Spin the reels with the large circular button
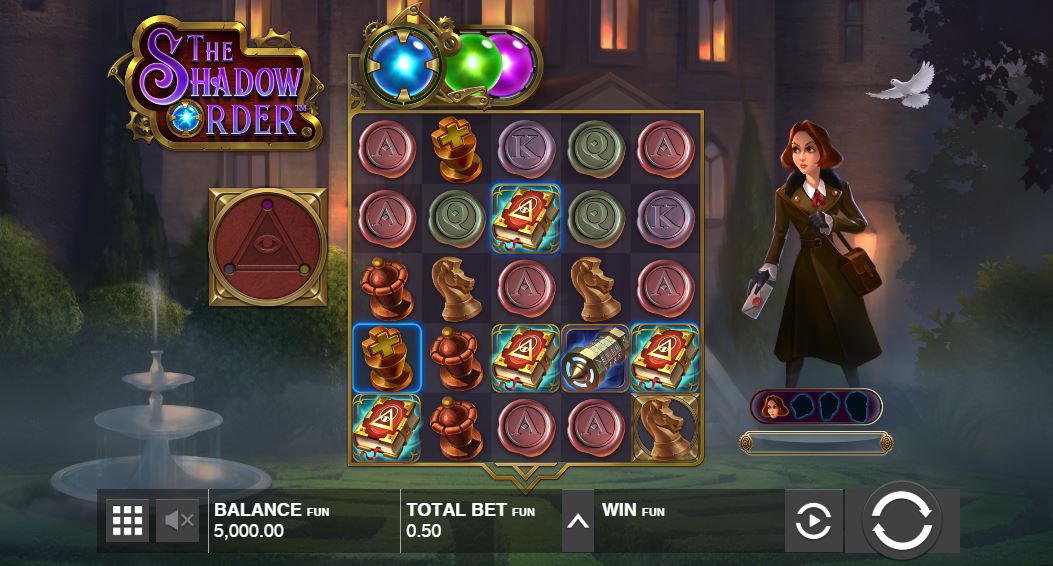The height and width of the screenshot is (566, 1053). pyautogui.click(x=901, y=520)
